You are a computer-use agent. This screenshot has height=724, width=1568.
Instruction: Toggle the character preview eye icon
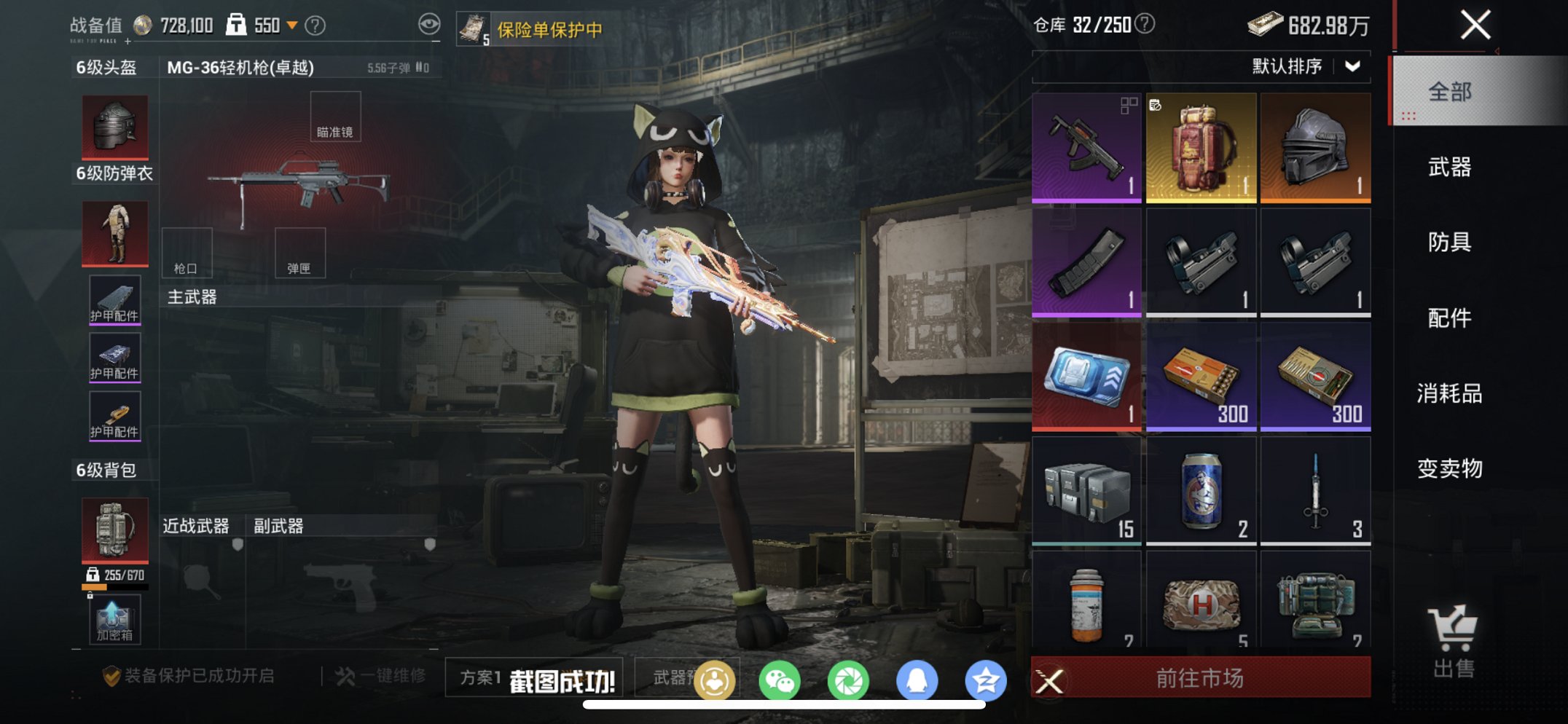(x=428, y=22)
